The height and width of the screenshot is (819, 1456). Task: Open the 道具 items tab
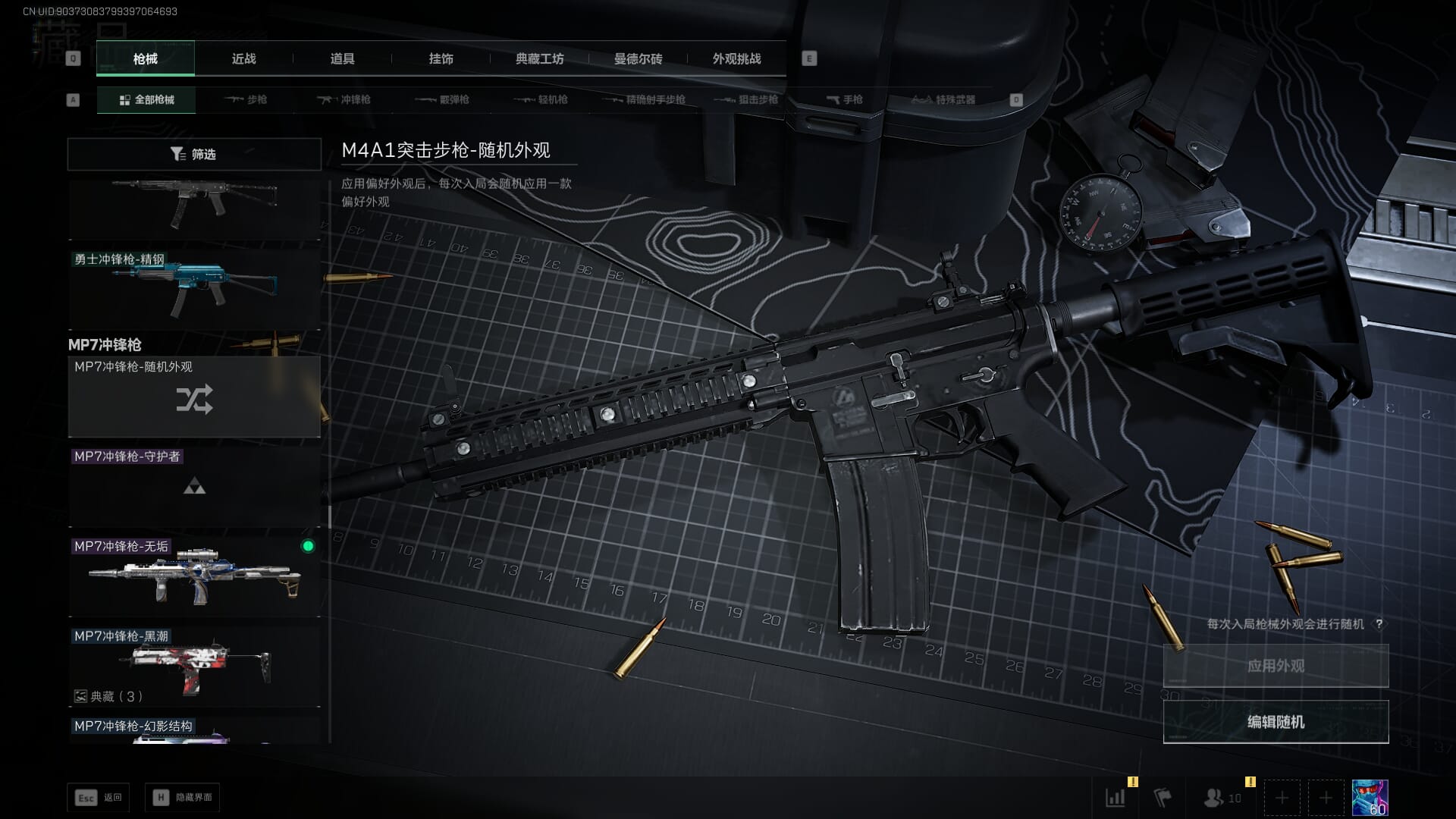coord(342,58)
